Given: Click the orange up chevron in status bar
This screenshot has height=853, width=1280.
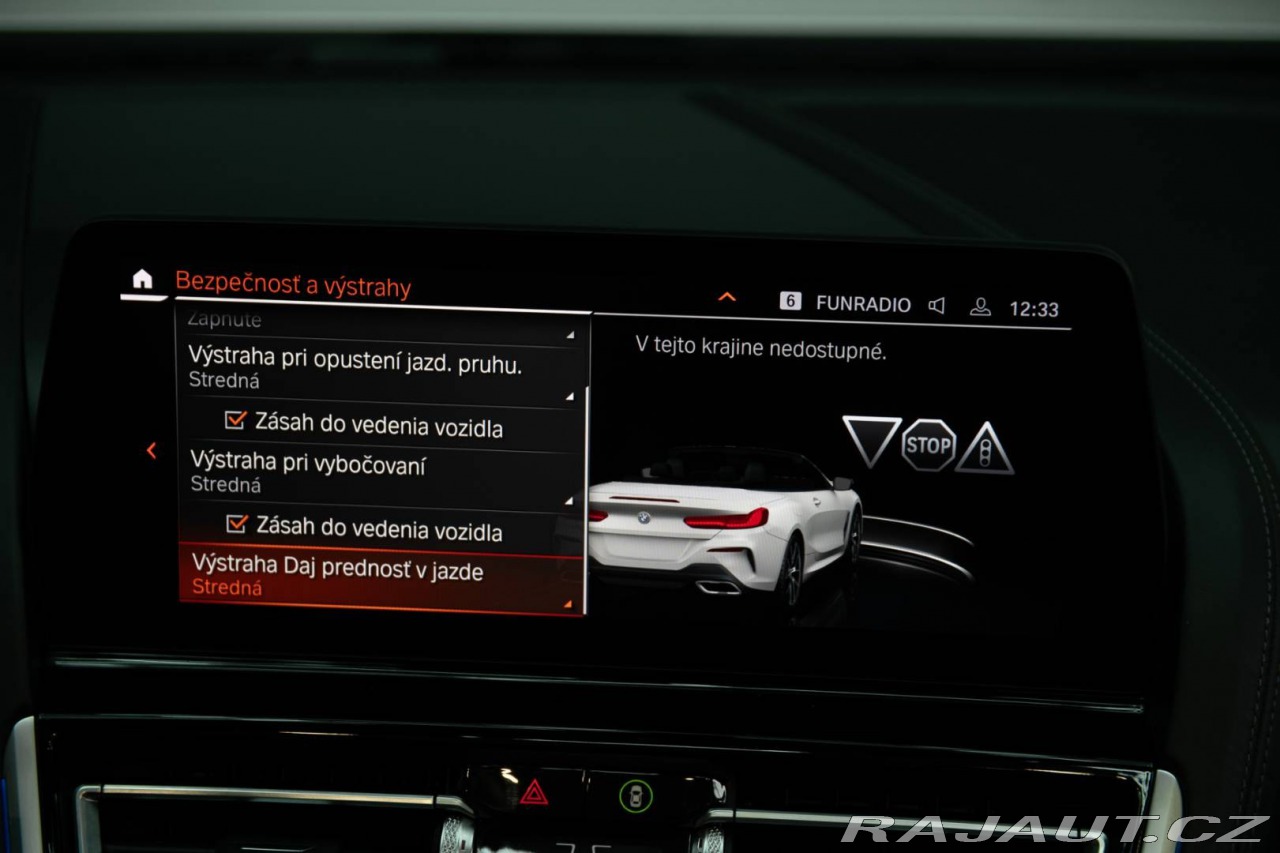Looking at the screenshot, I should 727,297.
